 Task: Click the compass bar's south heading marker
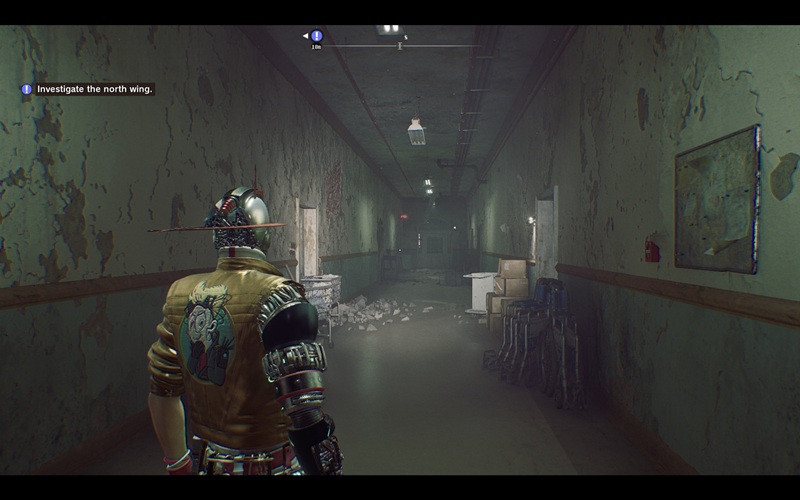tap(405, 38)
